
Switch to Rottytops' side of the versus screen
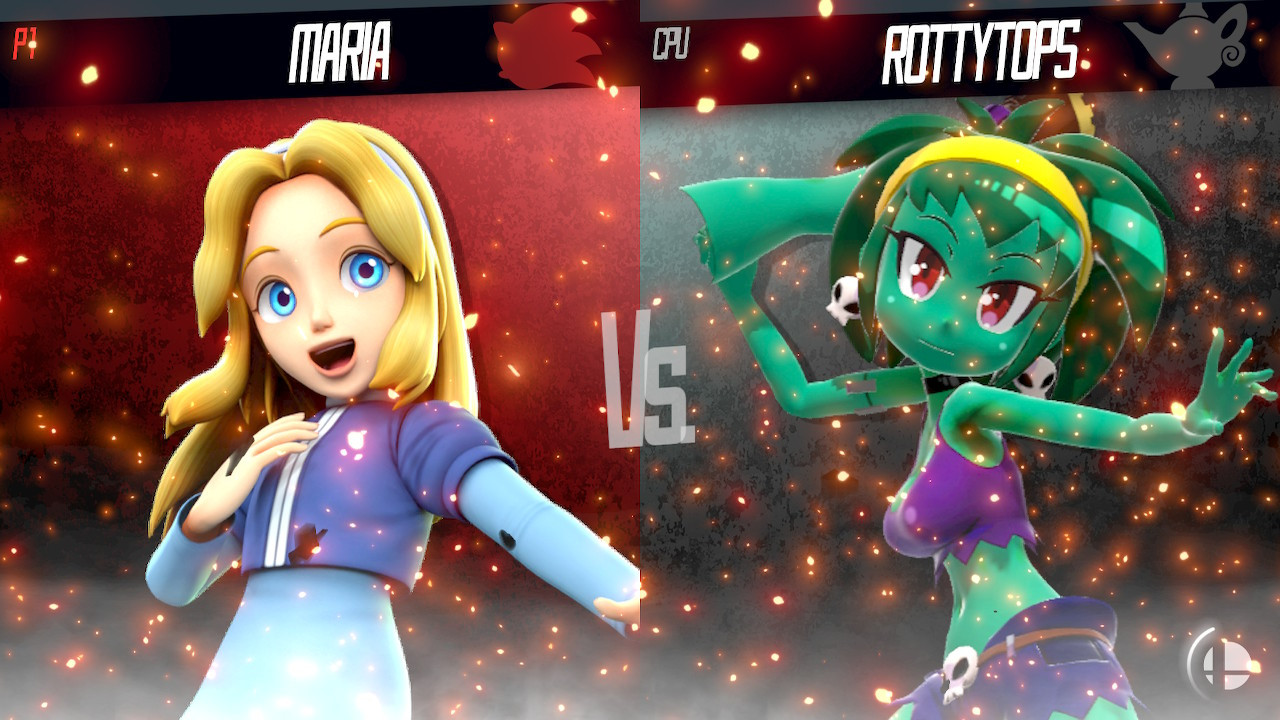click(960, 400)
